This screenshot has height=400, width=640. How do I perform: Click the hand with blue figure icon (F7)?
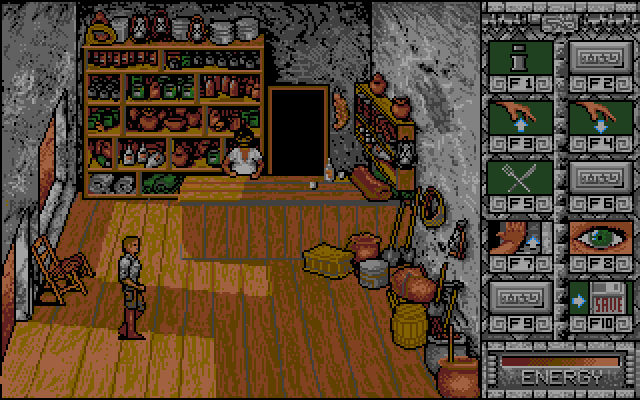[519, 241]
